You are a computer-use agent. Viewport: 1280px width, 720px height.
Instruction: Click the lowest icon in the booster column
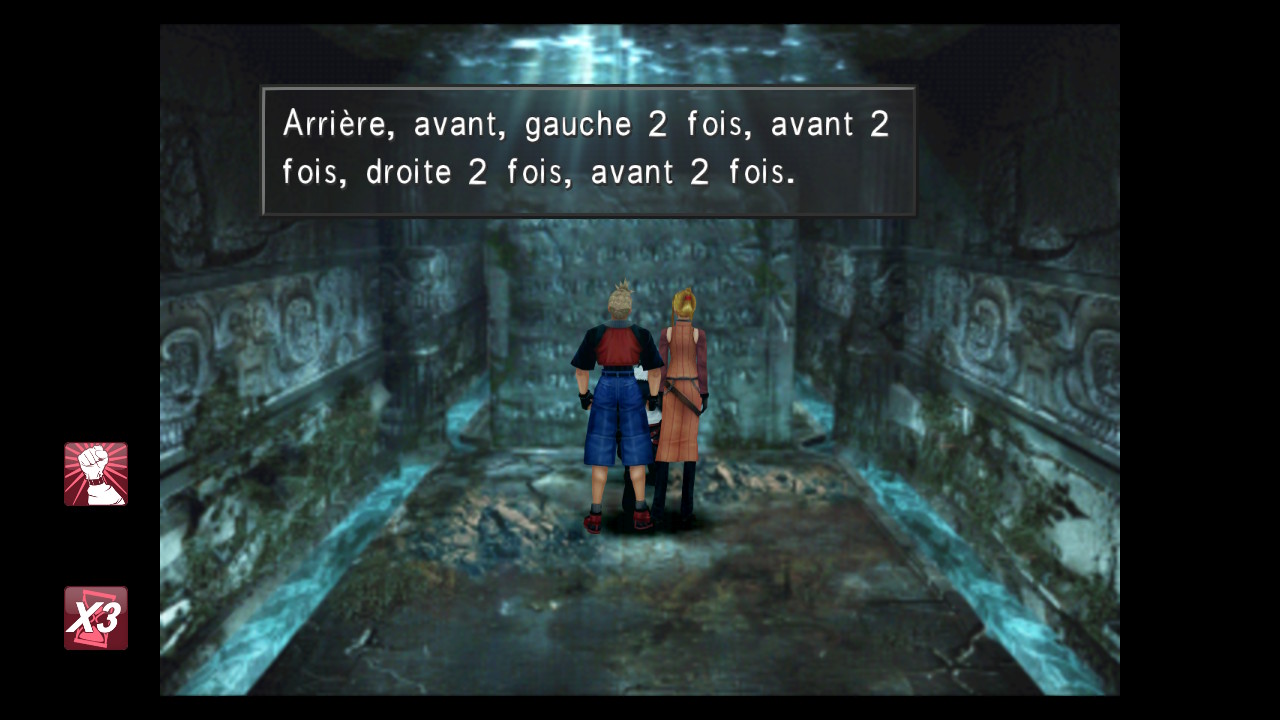tap(95, 618)
